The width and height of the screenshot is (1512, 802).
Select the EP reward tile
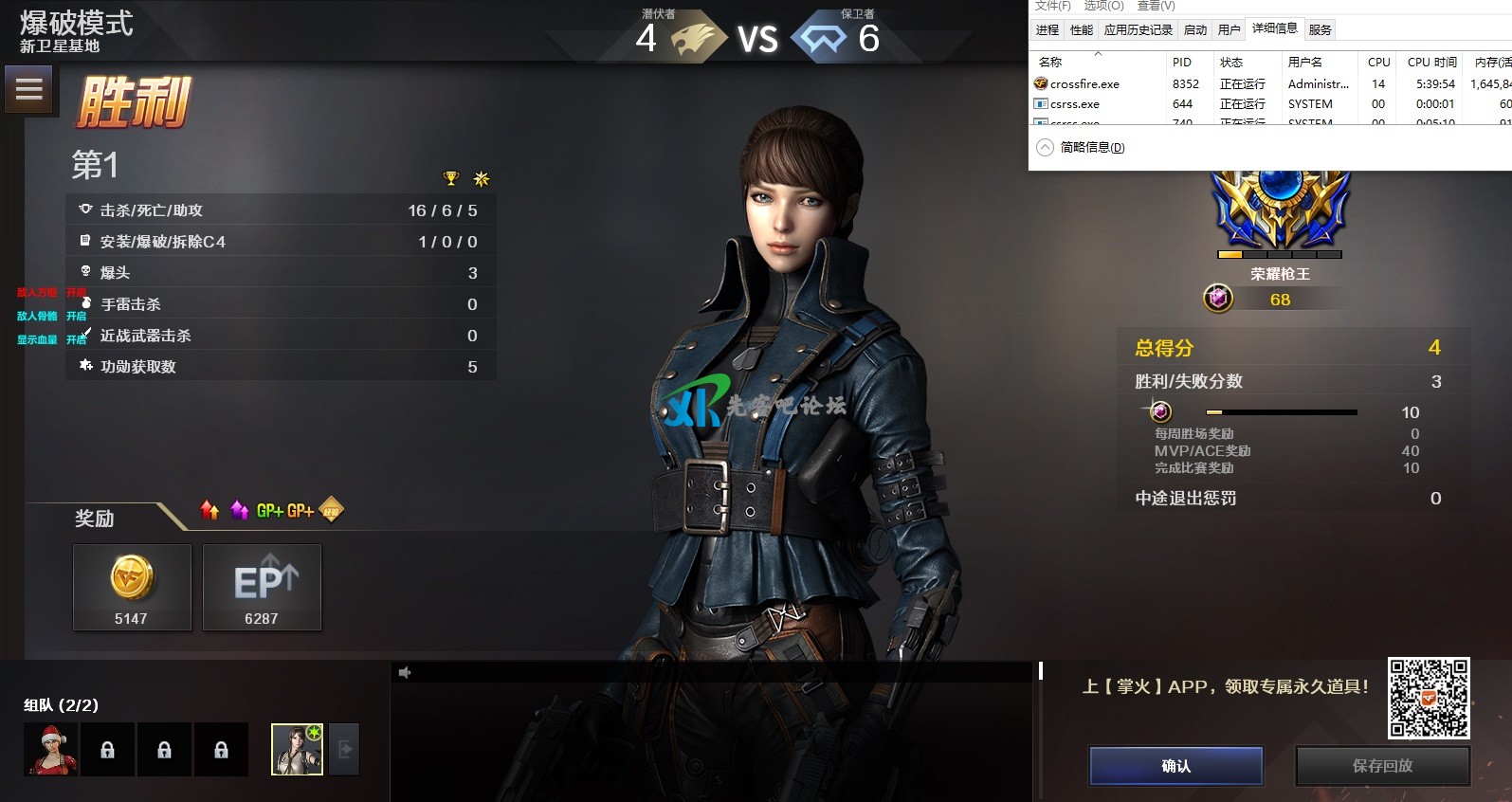pyautogui.click(x=262, y=587)
